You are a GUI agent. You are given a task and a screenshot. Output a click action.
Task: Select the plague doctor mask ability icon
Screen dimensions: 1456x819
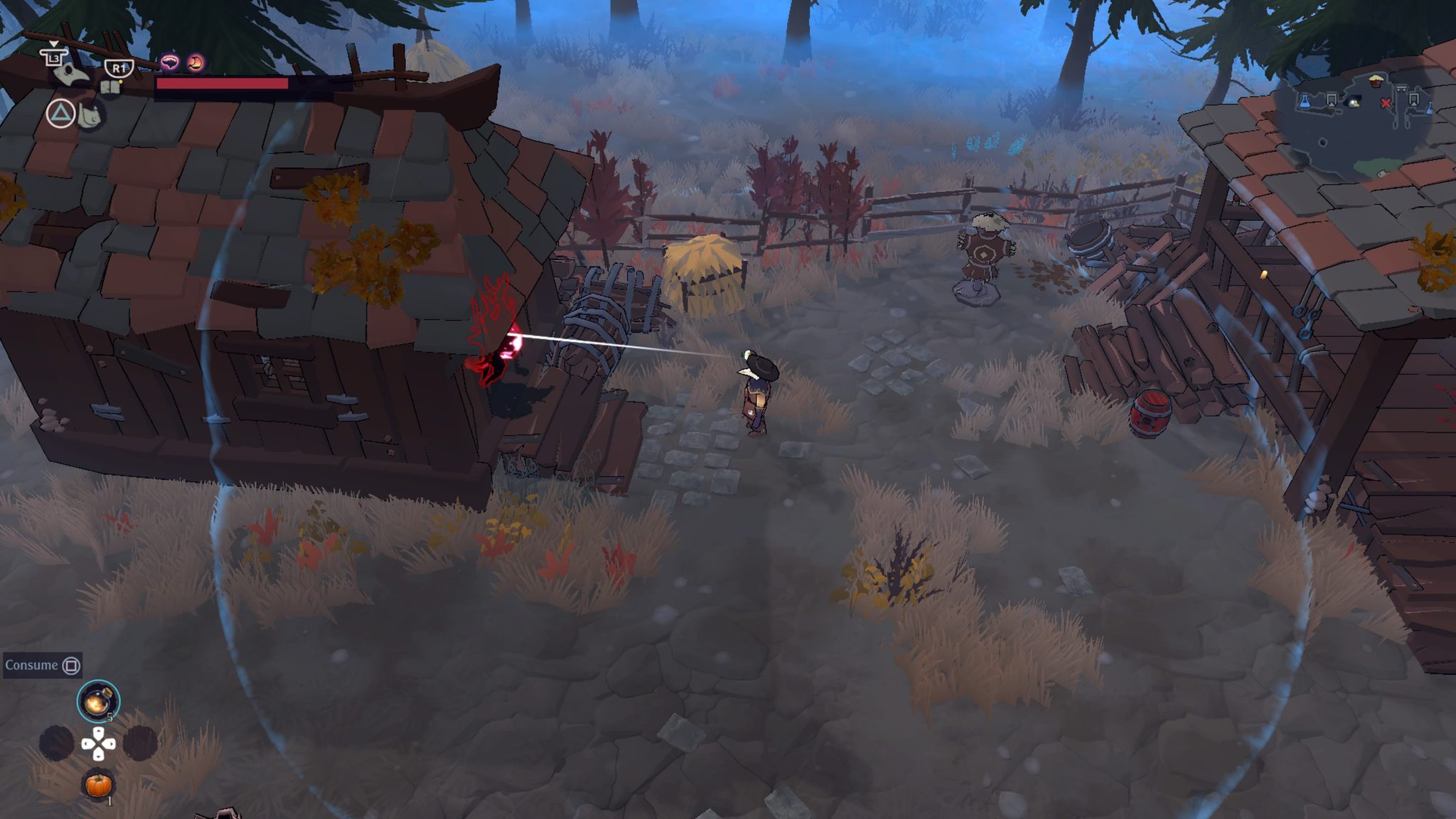coord(71,74)
